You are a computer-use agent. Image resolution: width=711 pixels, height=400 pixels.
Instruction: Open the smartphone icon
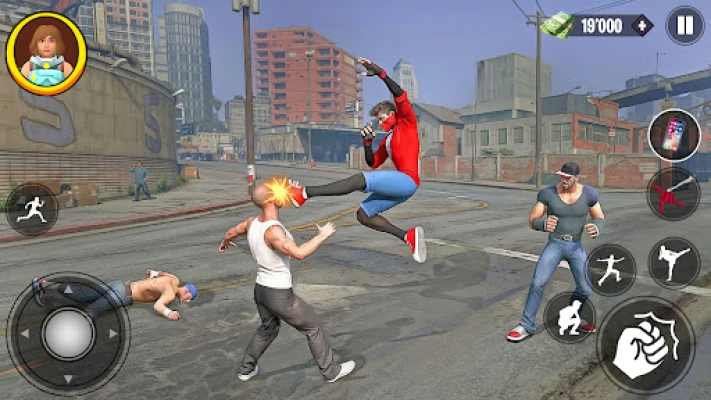point(673,135)
